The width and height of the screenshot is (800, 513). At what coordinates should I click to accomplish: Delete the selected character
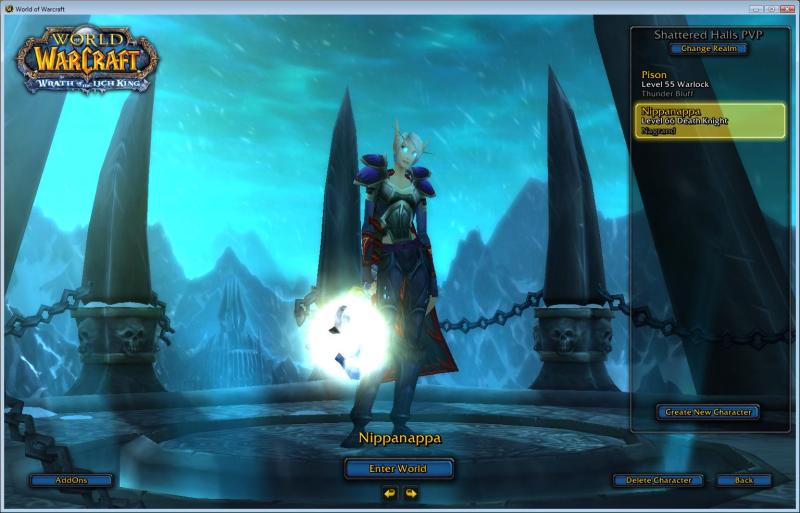pos(658,480)
